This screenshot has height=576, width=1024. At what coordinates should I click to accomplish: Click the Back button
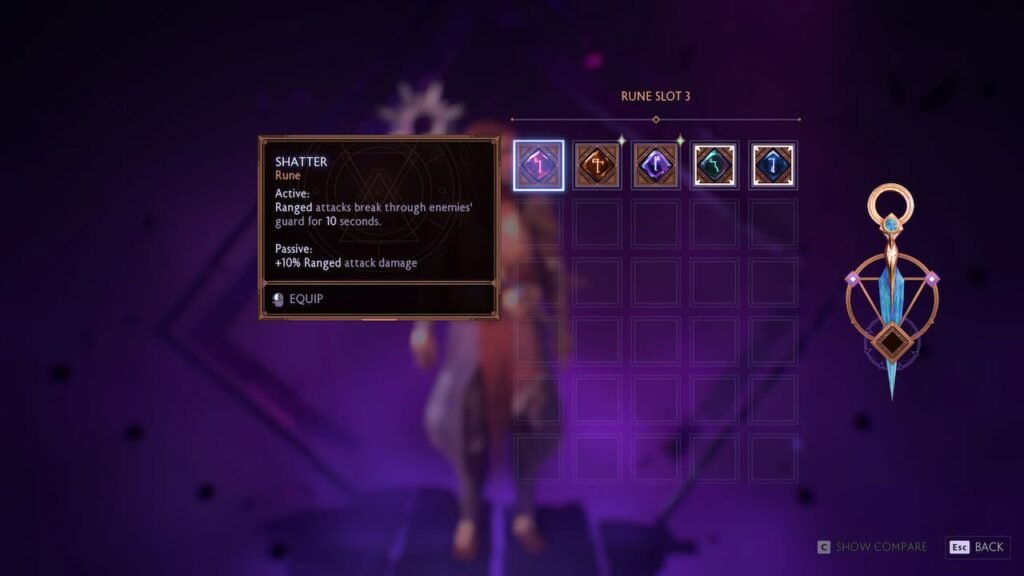click(x=978, y=547)
